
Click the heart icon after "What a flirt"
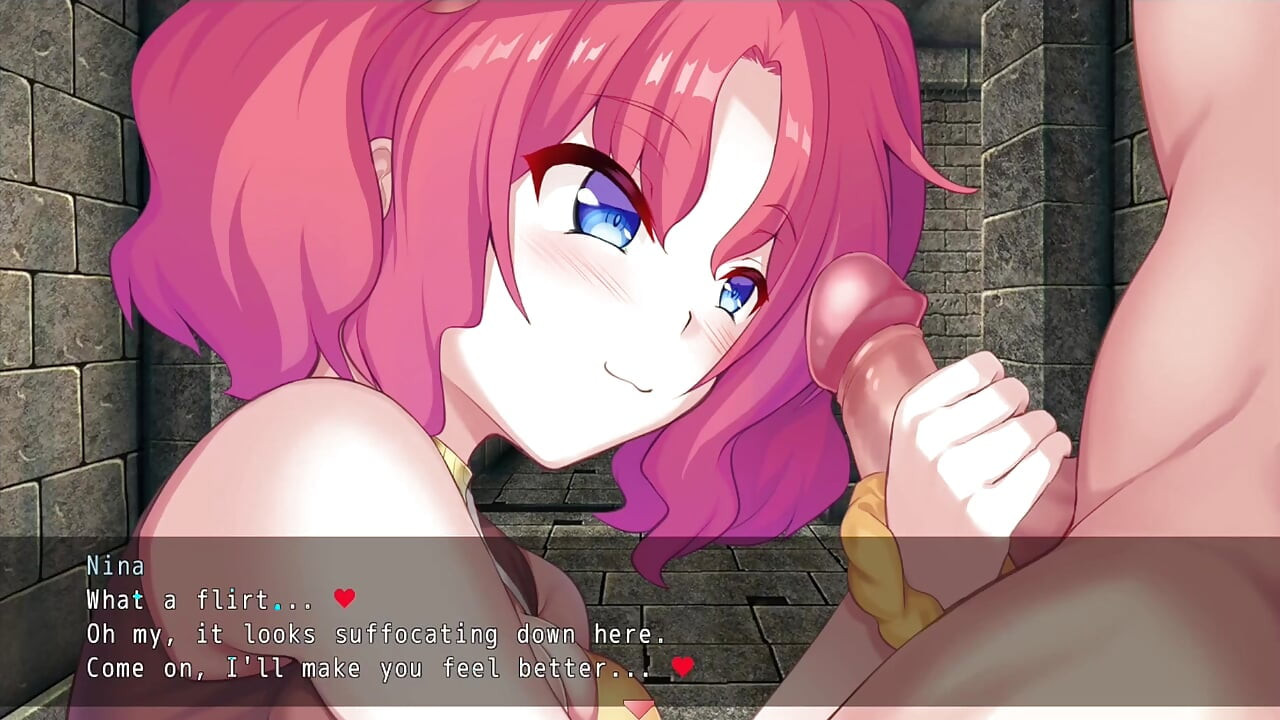345,600
